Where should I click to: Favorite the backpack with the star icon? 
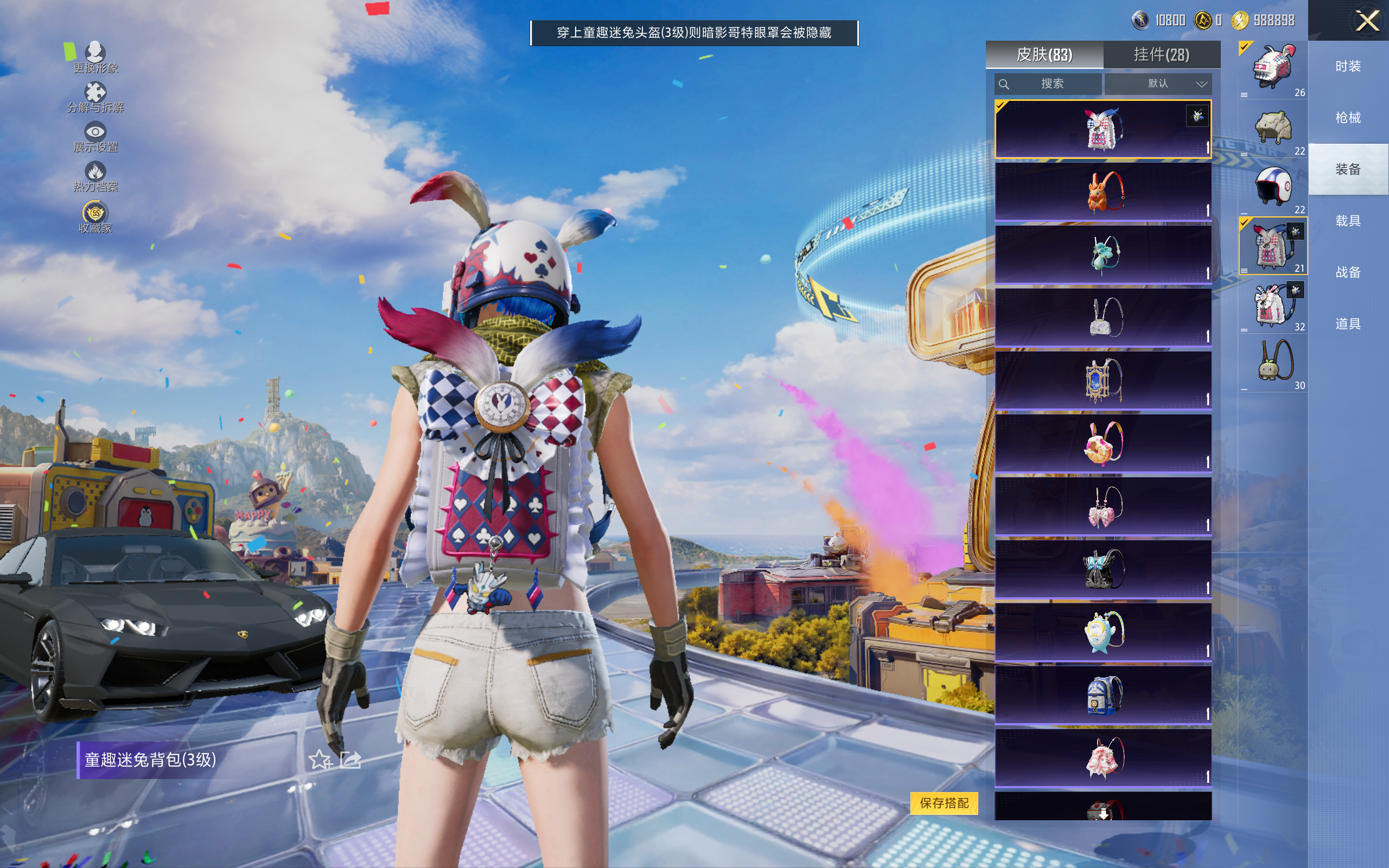coord(320,759)
